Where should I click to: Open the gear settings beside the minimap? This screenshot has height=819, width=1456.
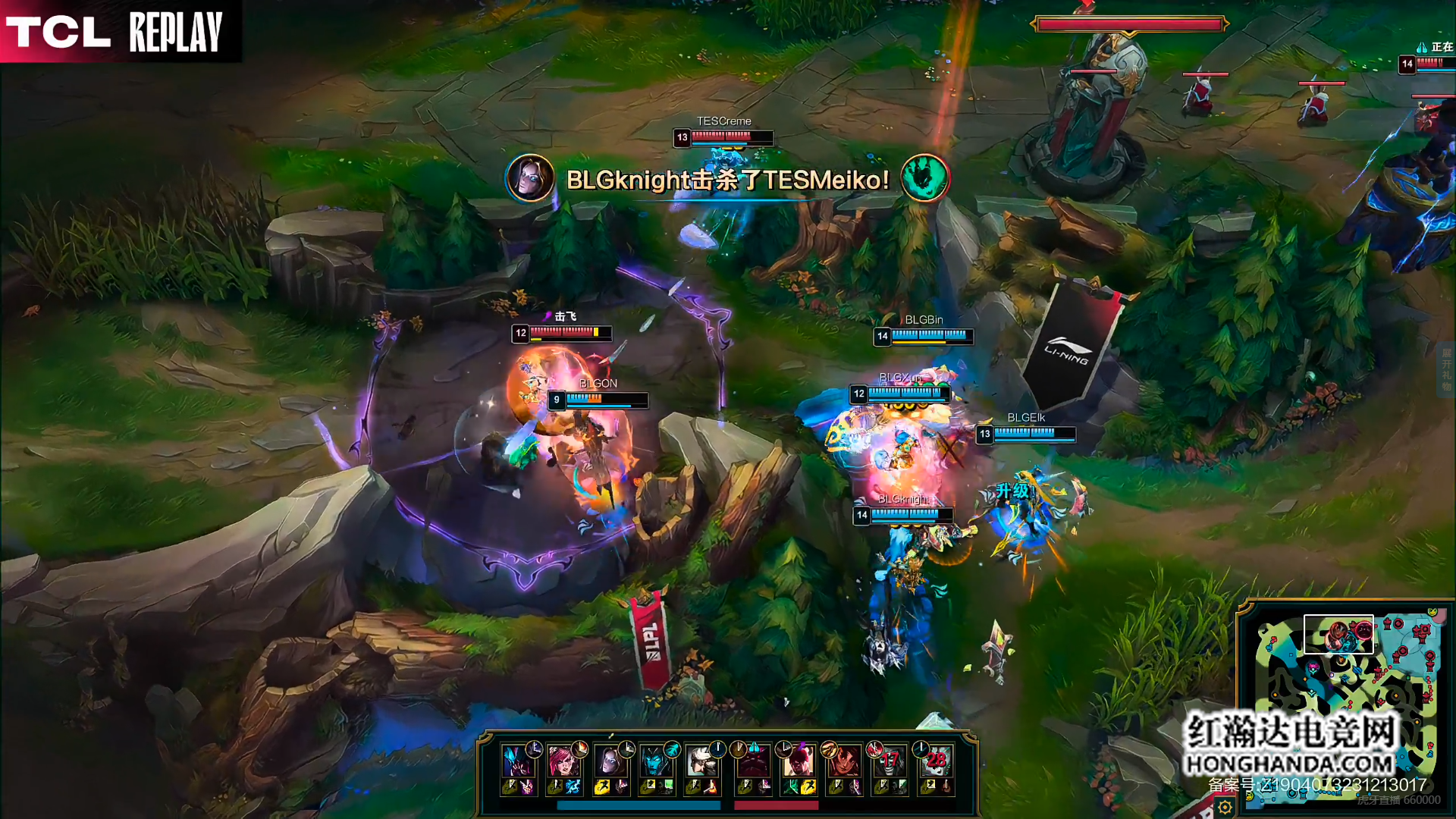pyautogui.click(x=1225, y=808)
